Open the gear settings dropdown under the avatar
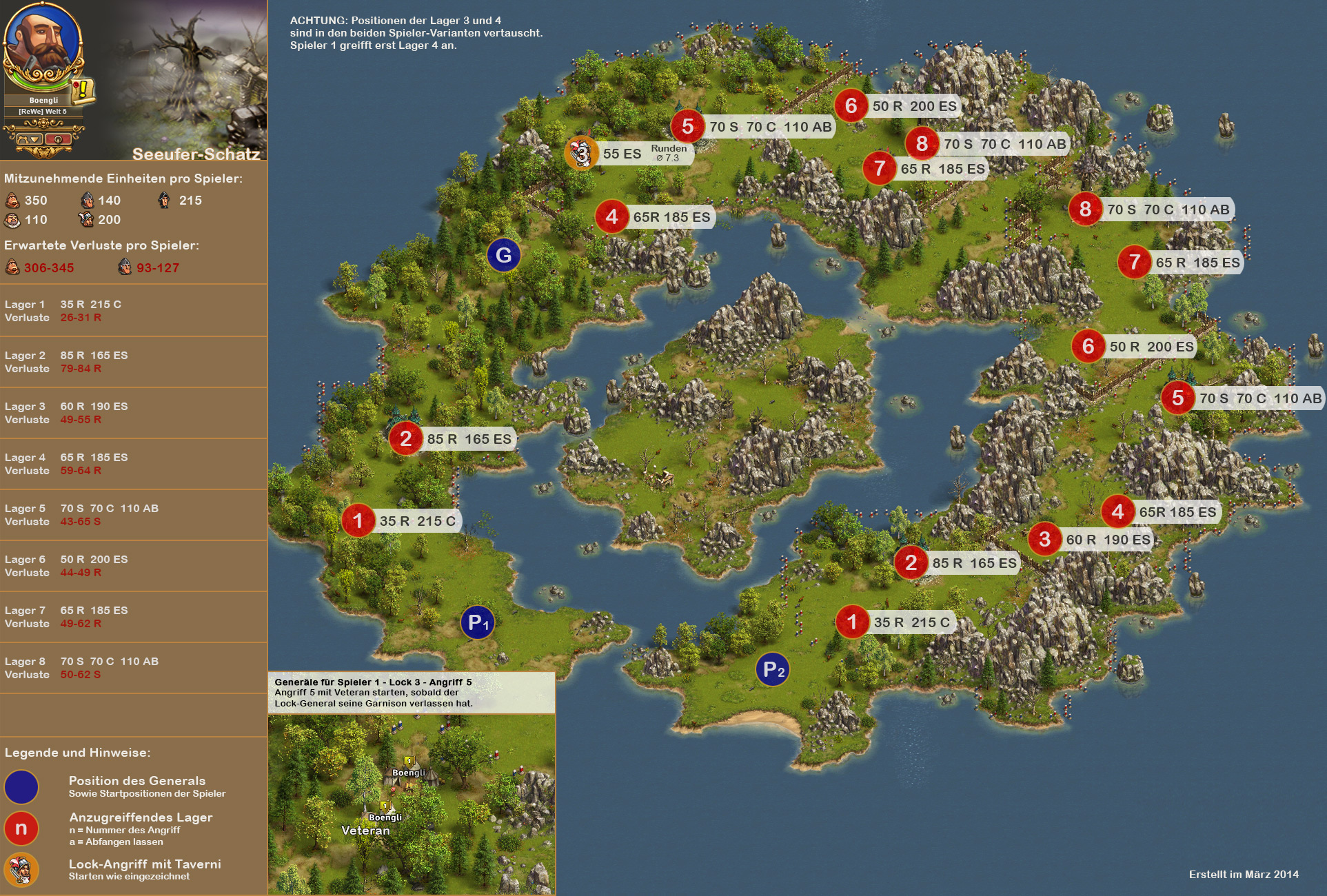Viewport: 1327px width, 896px height. click(x=30, y=139)
